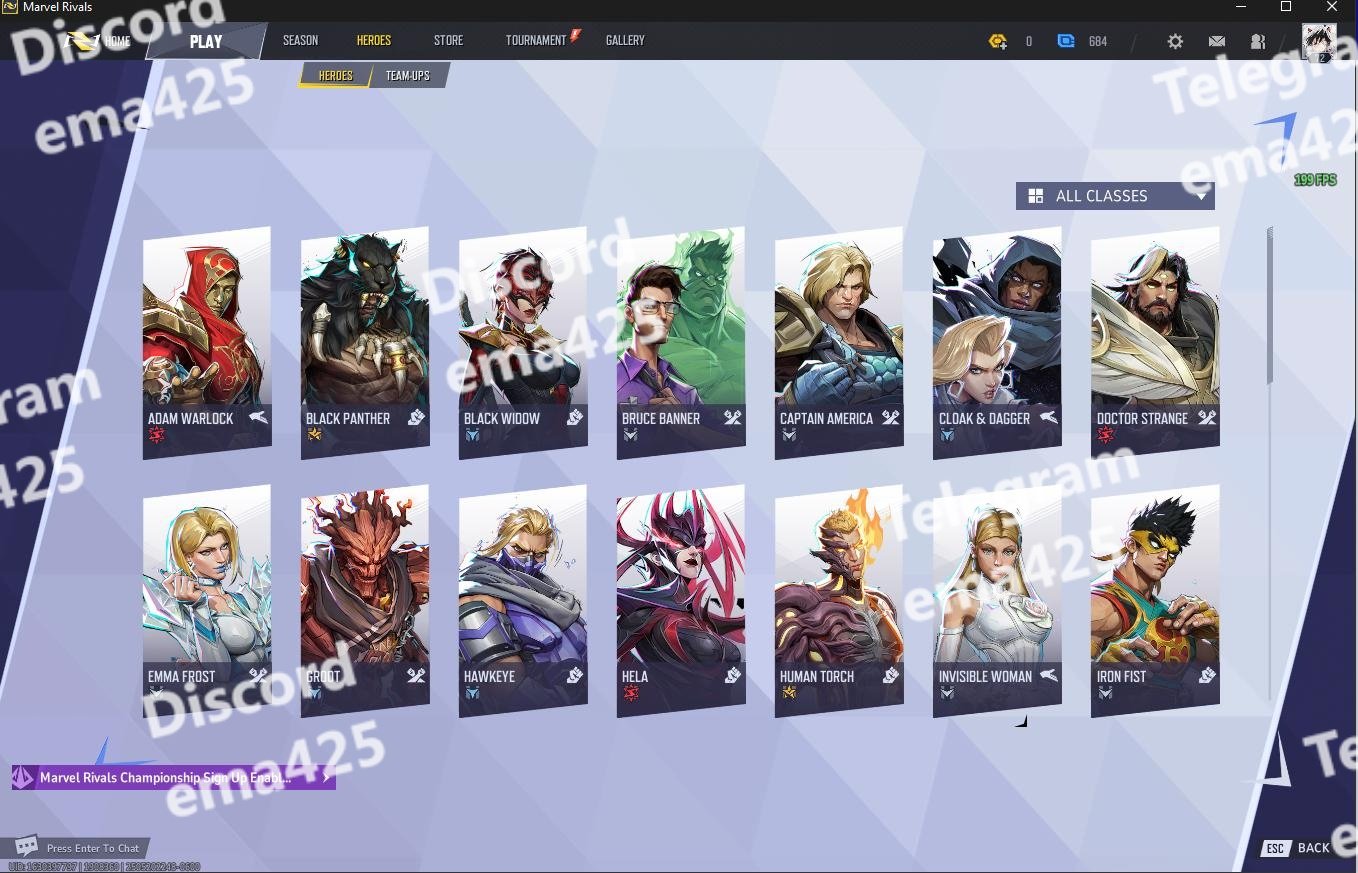
Task: Open the Store
Action: pos(448,40)
